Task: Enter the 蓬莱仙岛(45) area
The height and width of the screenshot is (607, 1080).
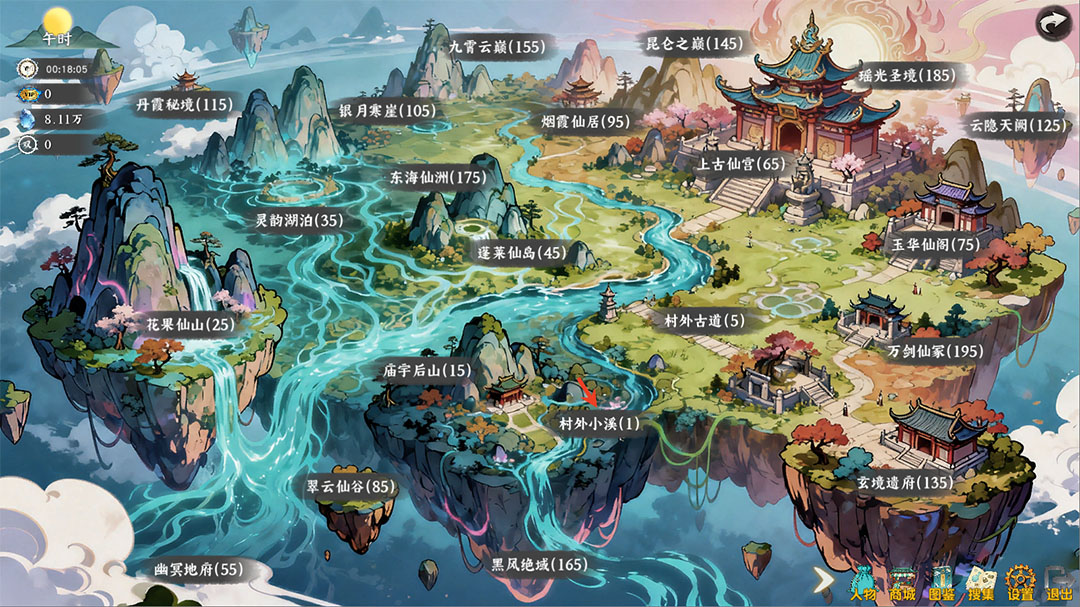Action: (x=521, y=253)
